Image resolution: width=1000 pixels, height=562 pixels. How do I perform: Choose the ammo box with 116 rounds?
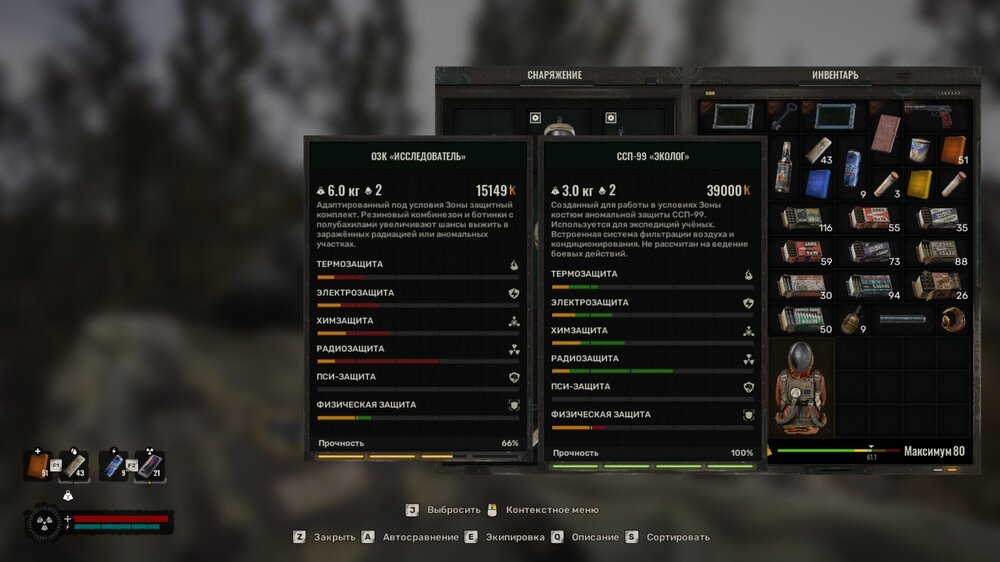point(802,218)
